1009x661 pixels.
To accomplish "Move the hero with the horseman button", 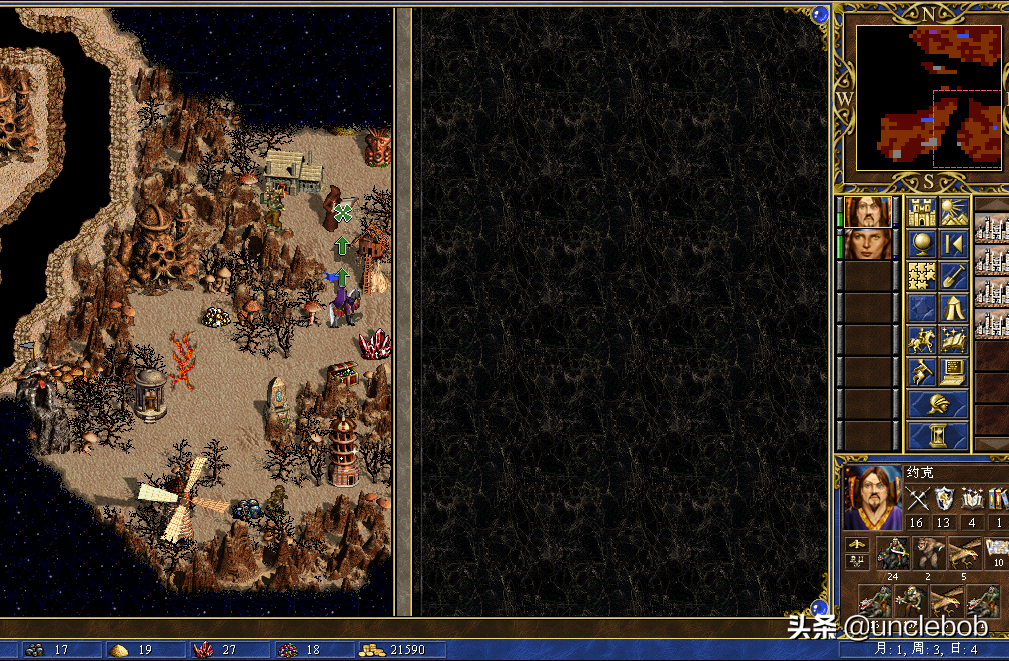I will [921, 340].
